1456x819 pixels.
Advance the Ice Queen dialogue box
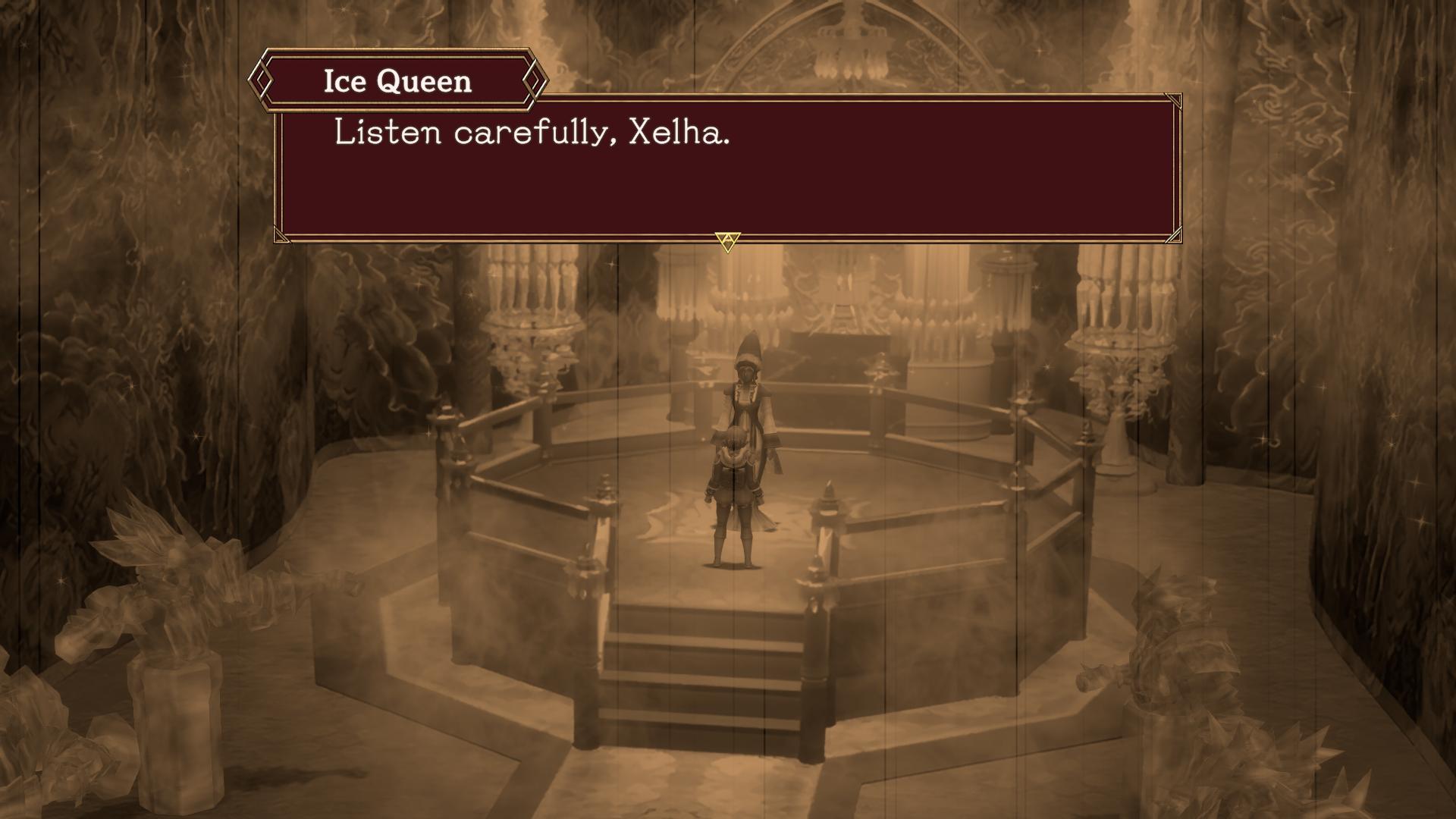point(726,165)
